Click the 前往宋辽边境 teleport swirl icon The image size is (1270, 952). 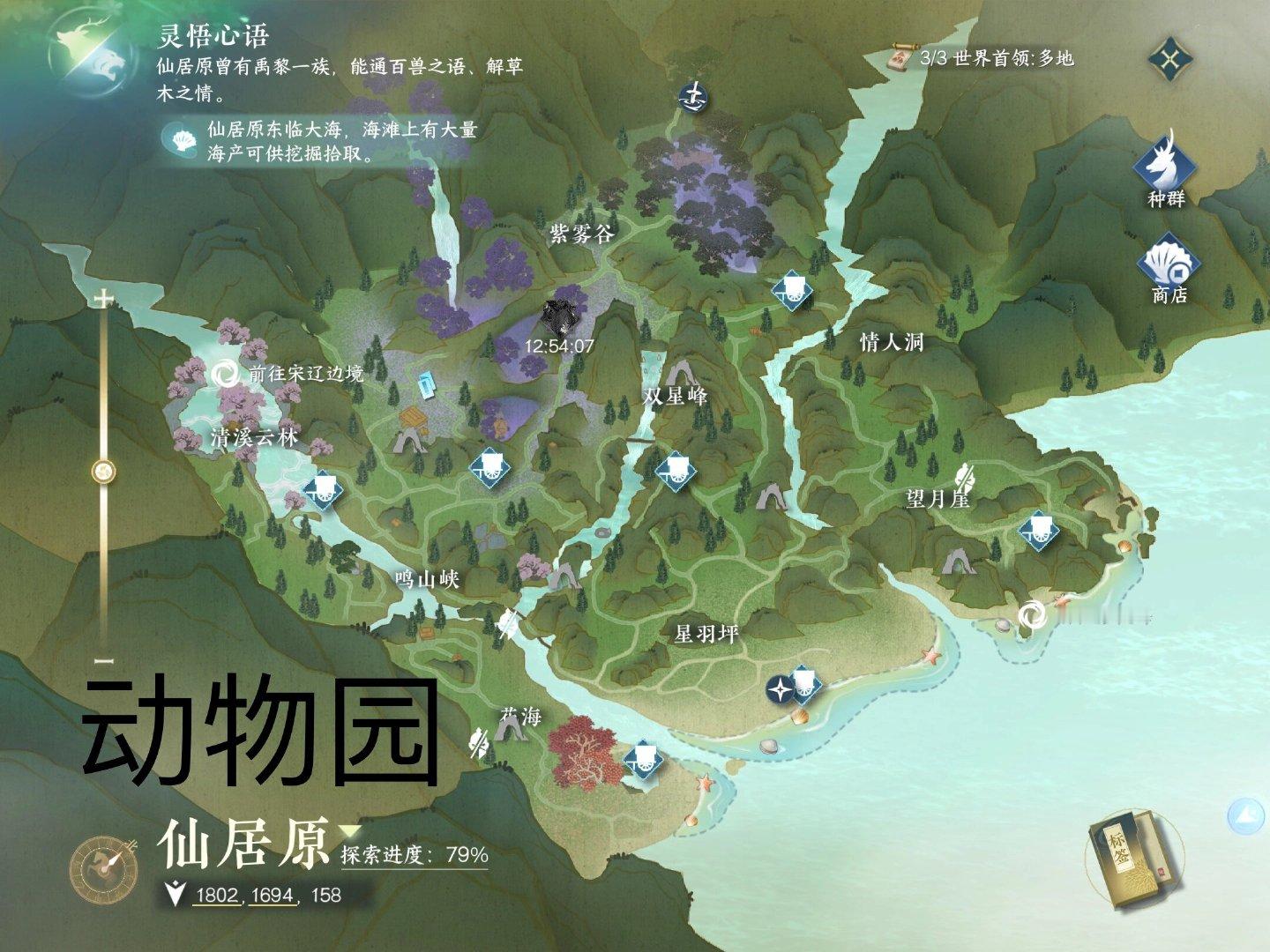[227, 374]
